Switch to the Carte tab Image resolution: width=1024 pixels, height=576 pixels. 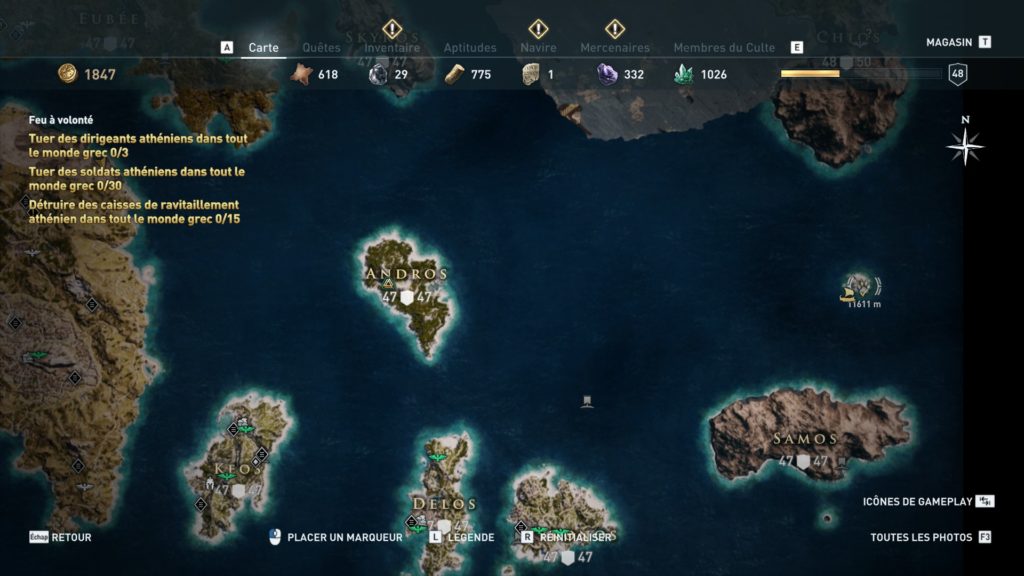coord(264,47)
